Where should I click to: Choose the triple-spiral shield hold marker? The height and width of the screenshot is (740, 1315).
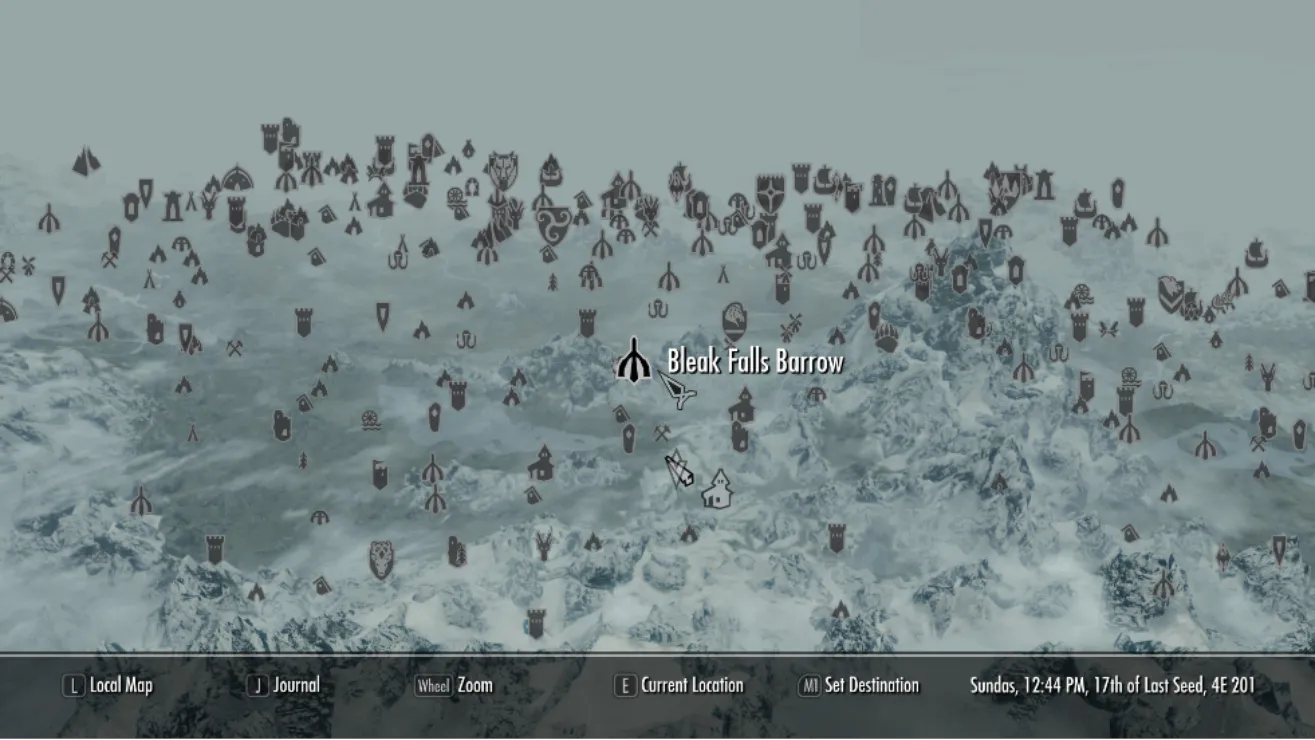(551, 224)
